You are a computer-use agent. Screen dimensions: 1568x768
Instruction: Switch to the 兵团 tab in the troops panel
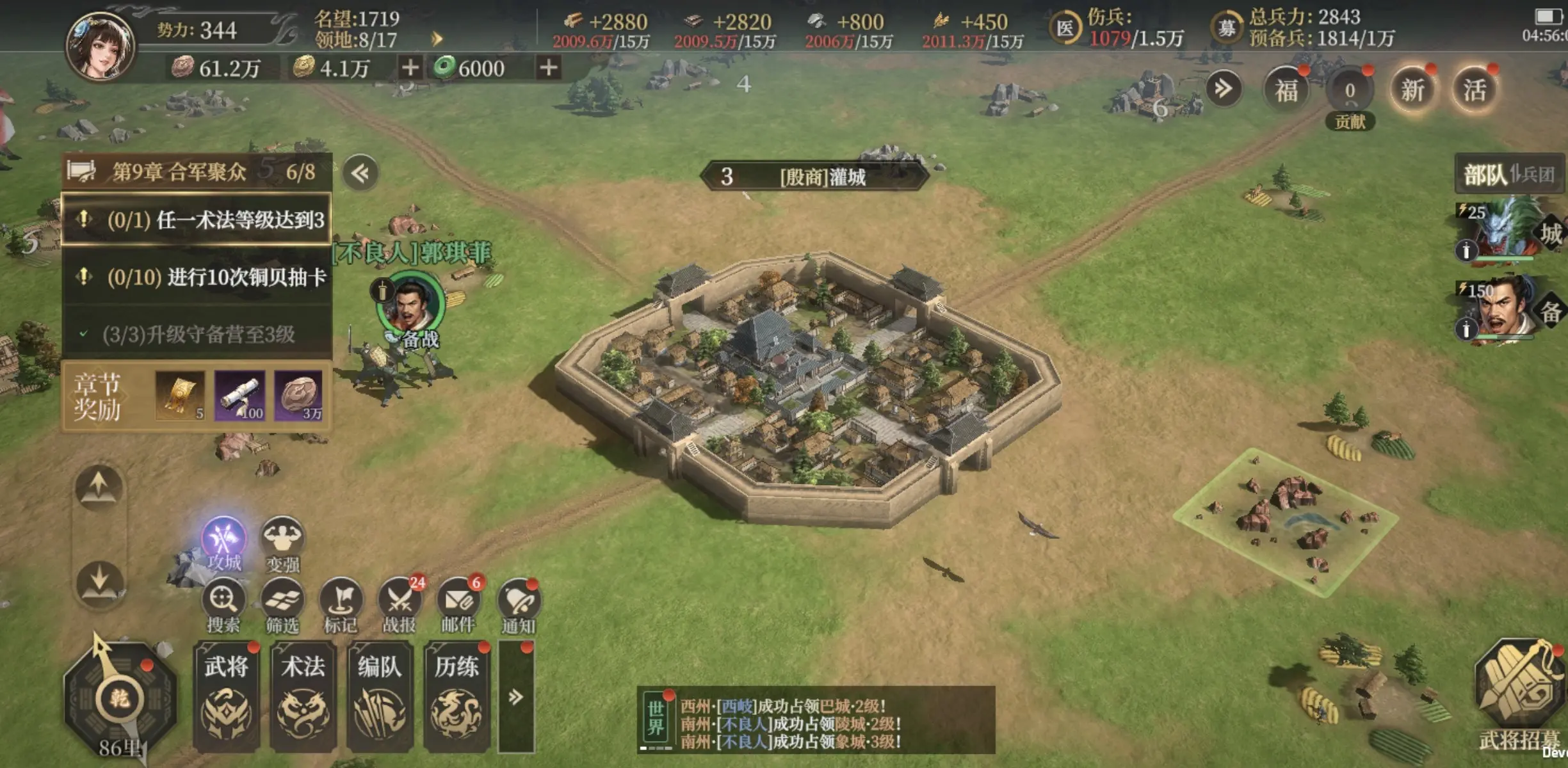click(1537, 174)
